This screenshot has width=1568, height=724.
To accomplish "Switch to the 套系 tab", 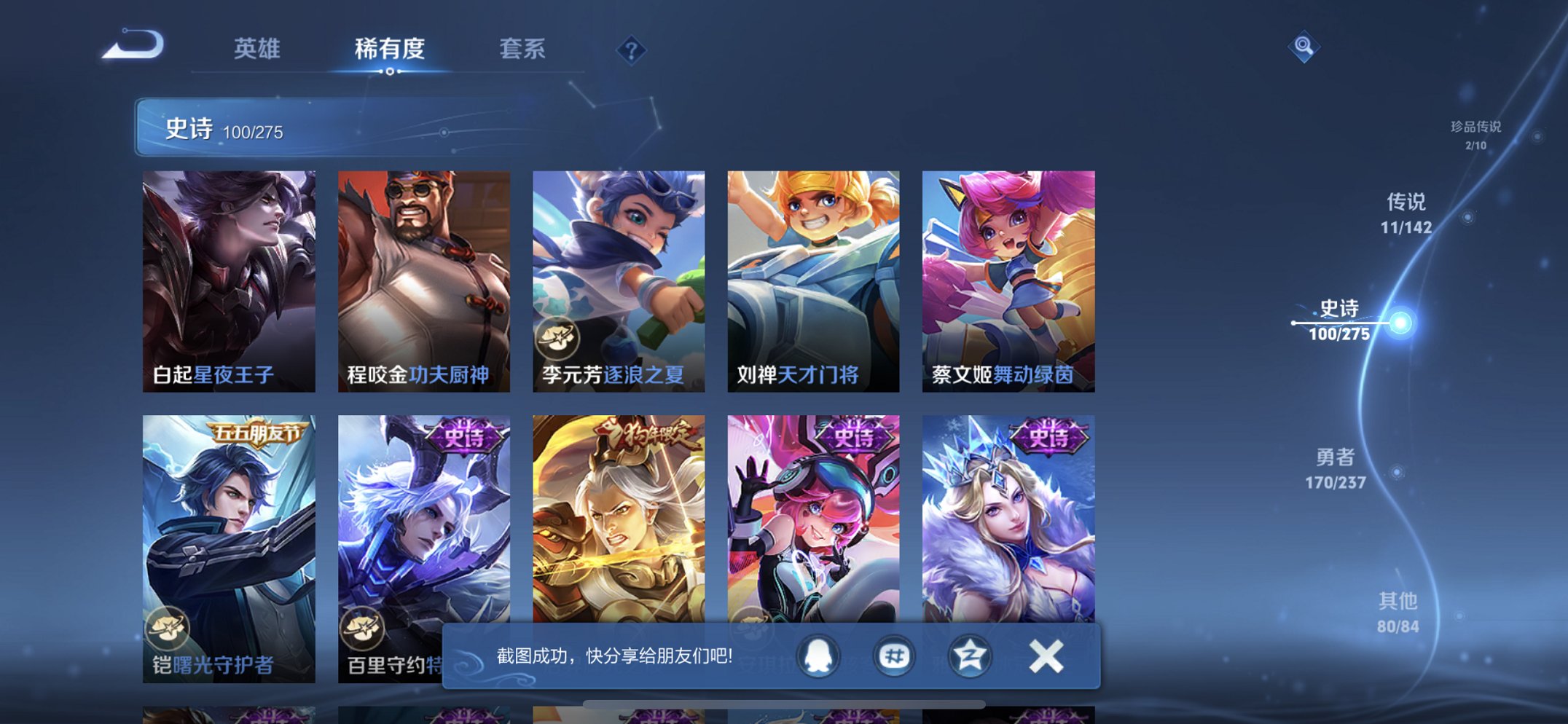I will click(523, 50).
